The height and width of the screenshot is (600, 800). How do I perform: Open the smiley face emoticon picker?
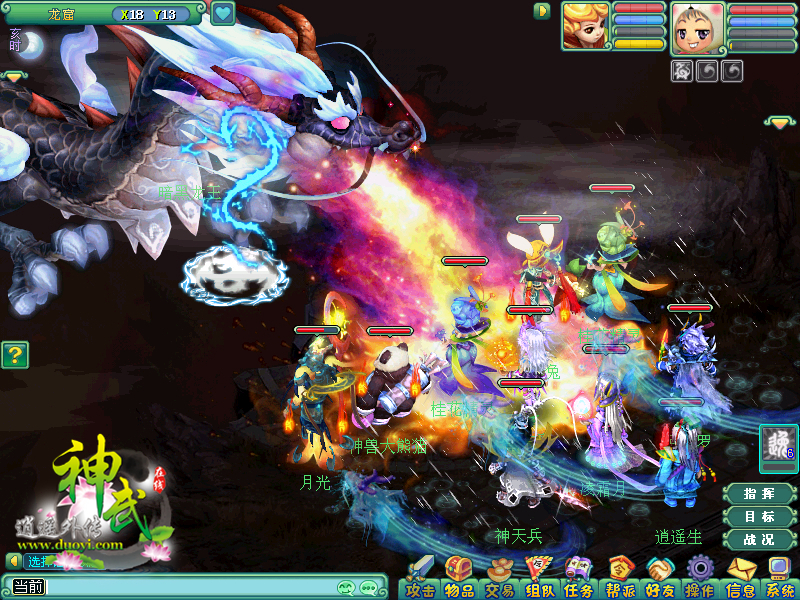tap(347, 587)
